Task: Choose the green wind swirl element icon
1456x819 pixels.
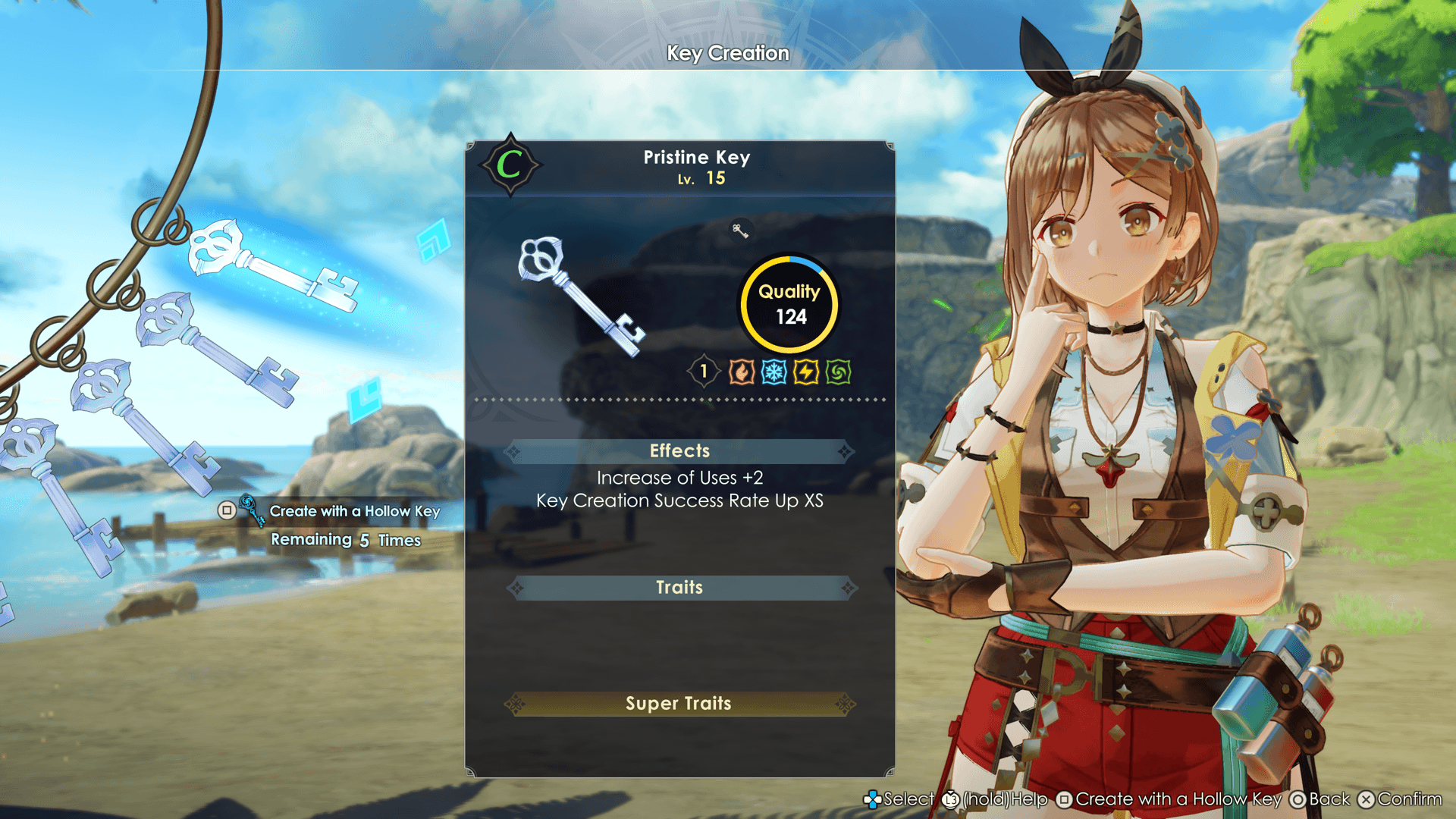Action: click(x=838, y=372)
